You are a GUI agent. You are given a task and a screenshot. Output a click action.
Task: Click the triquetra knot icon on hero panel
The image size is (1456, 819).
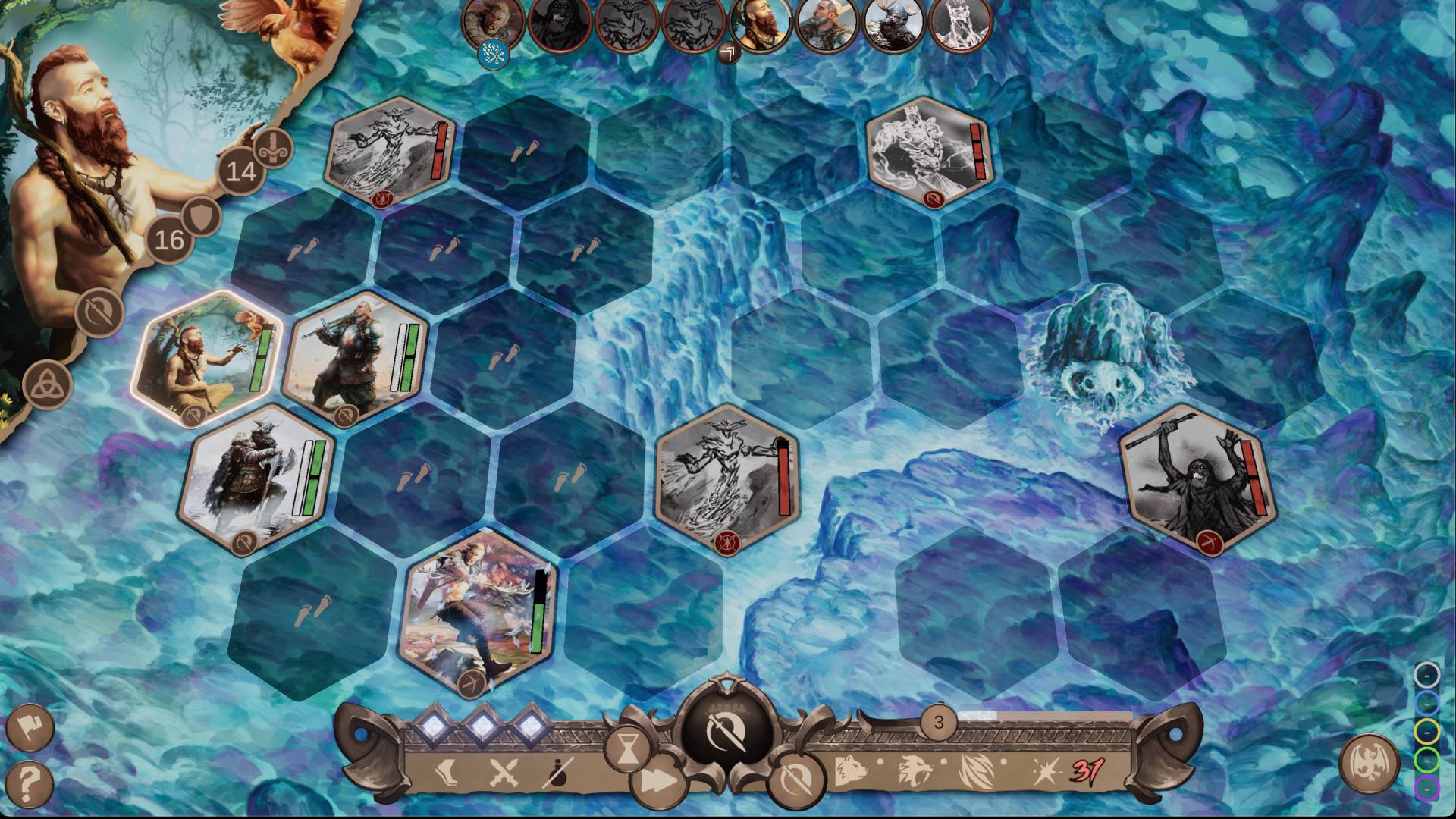47,384
